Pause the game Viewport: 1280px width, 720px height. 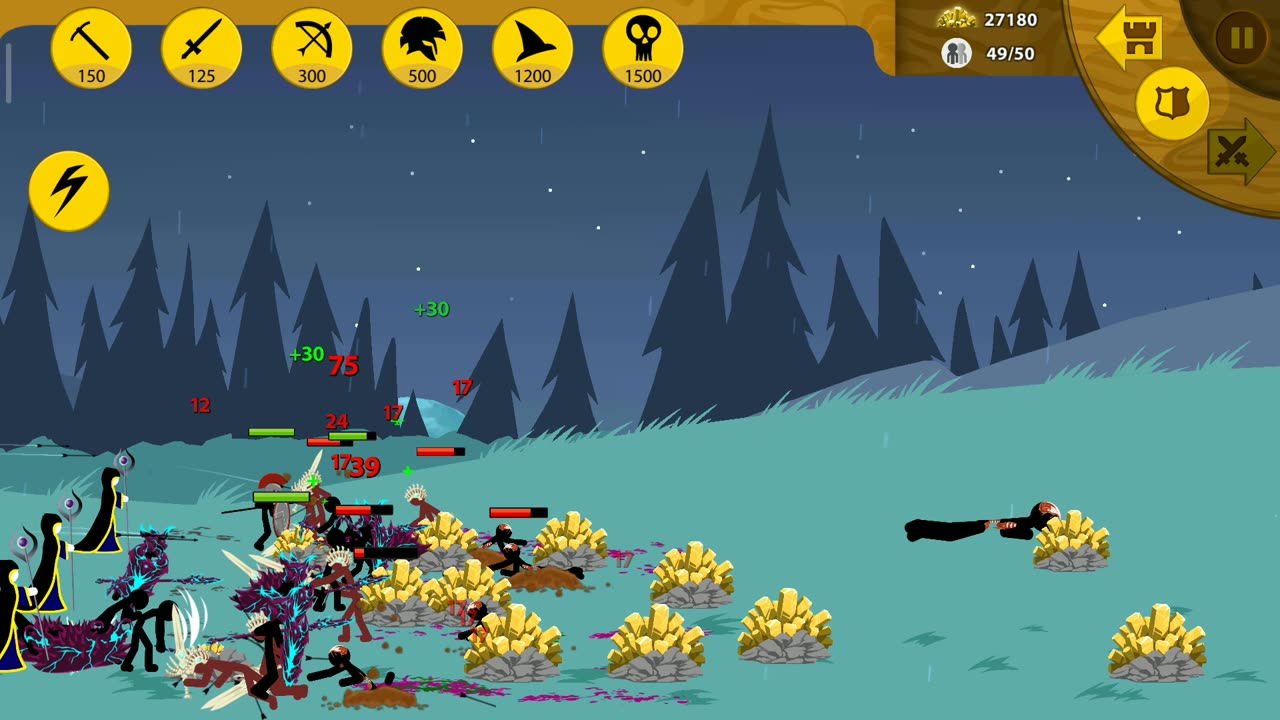(x=1241, y=38)
